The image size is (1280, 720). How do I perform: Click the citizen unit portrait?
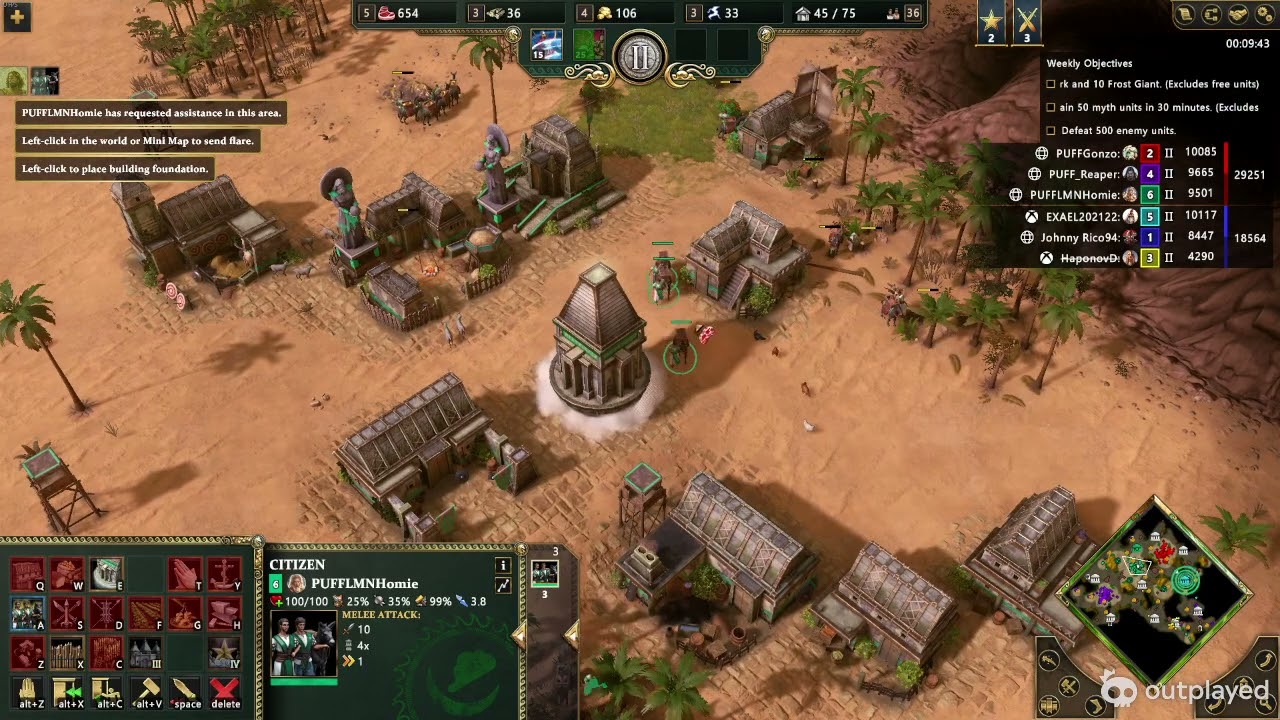(x=304, y=643)
